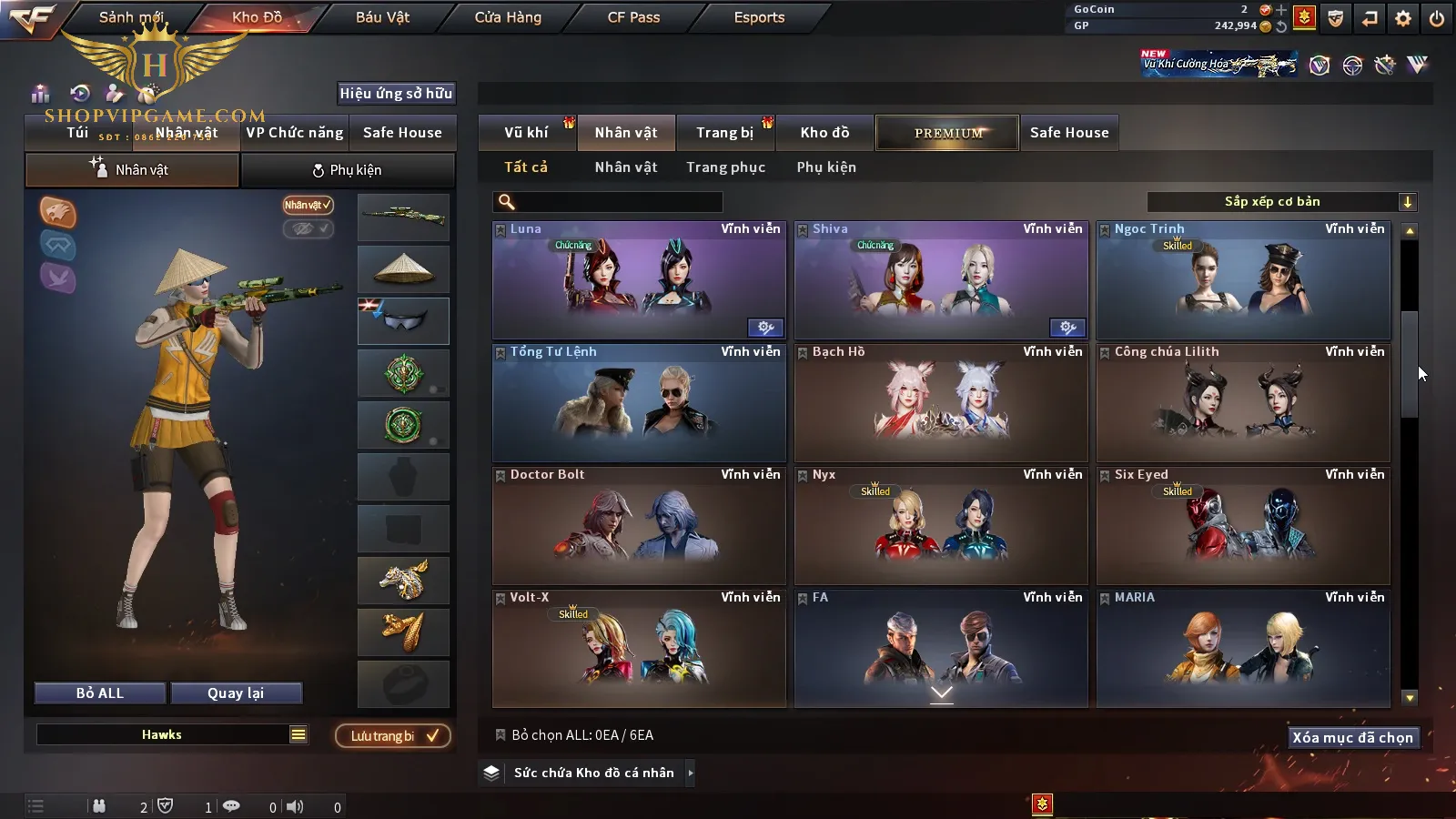Viewport: 1456px width, 819px height.
Task: Open the Cửa Hàng shop menu
Action: 508,17
